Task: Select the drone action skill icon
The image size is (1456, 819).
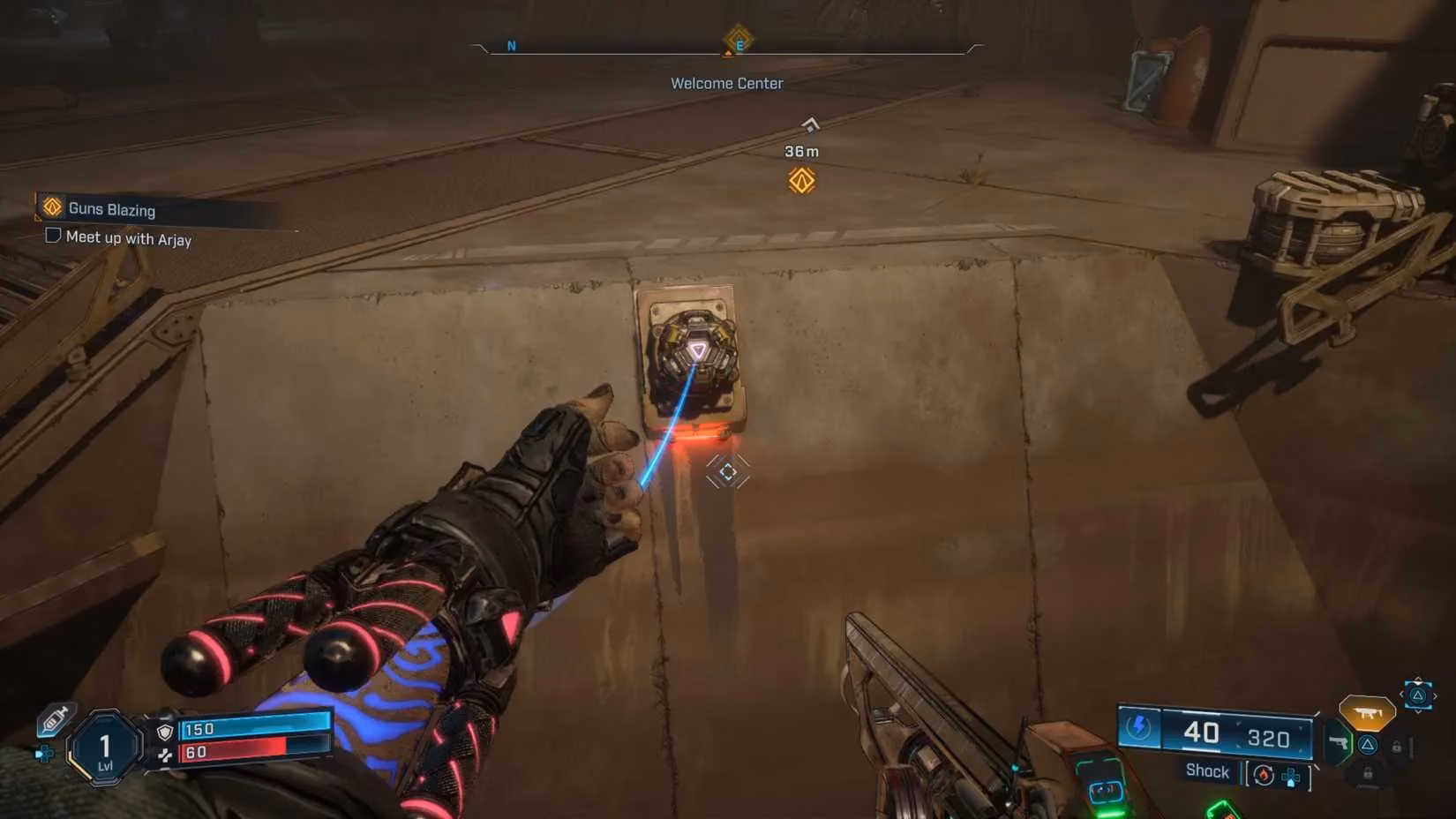Action: (1367, 712)
